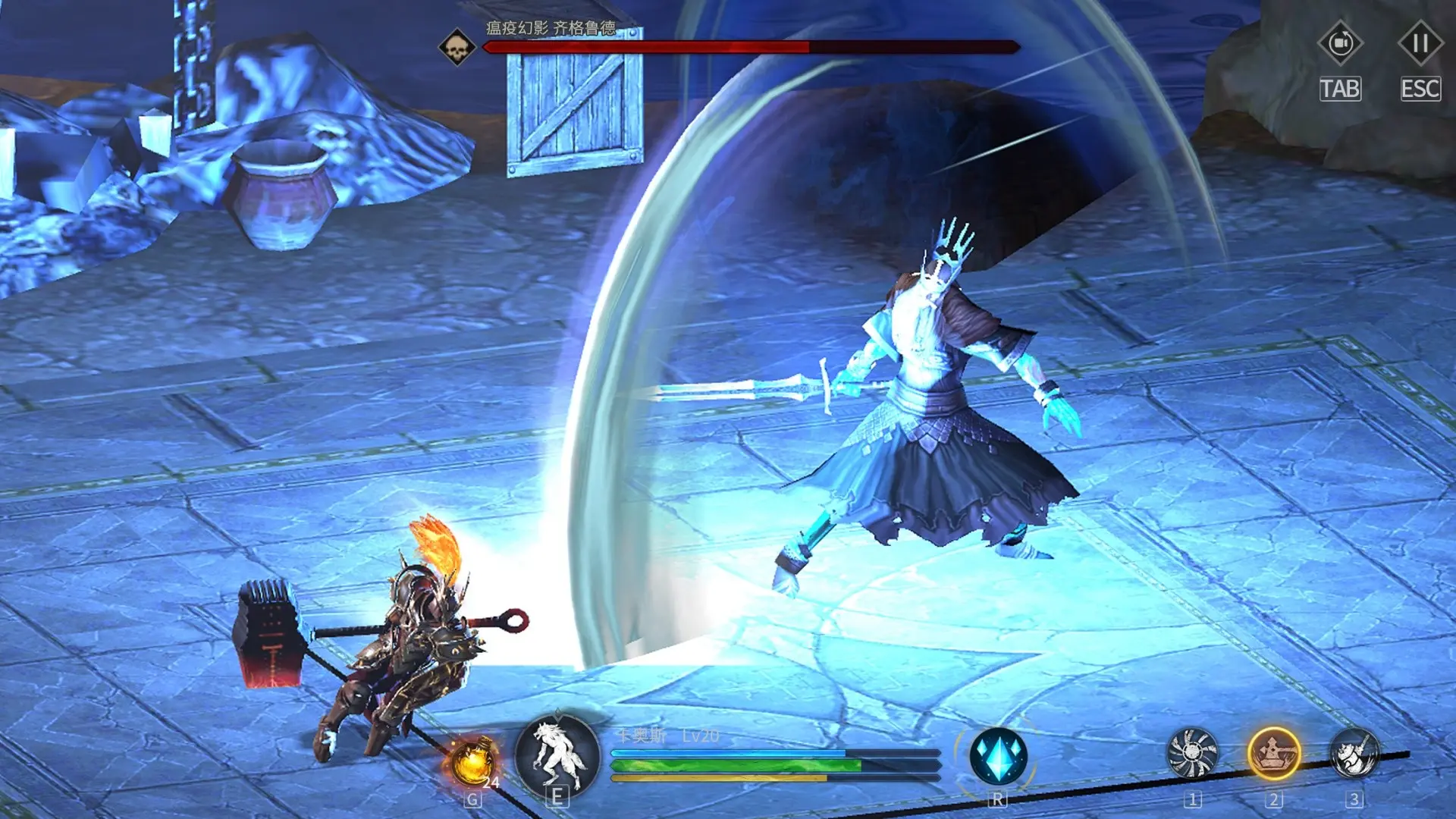1456x819 pixels.
Task: Trigger the blue crystal skill
Action: pos(998,756)
